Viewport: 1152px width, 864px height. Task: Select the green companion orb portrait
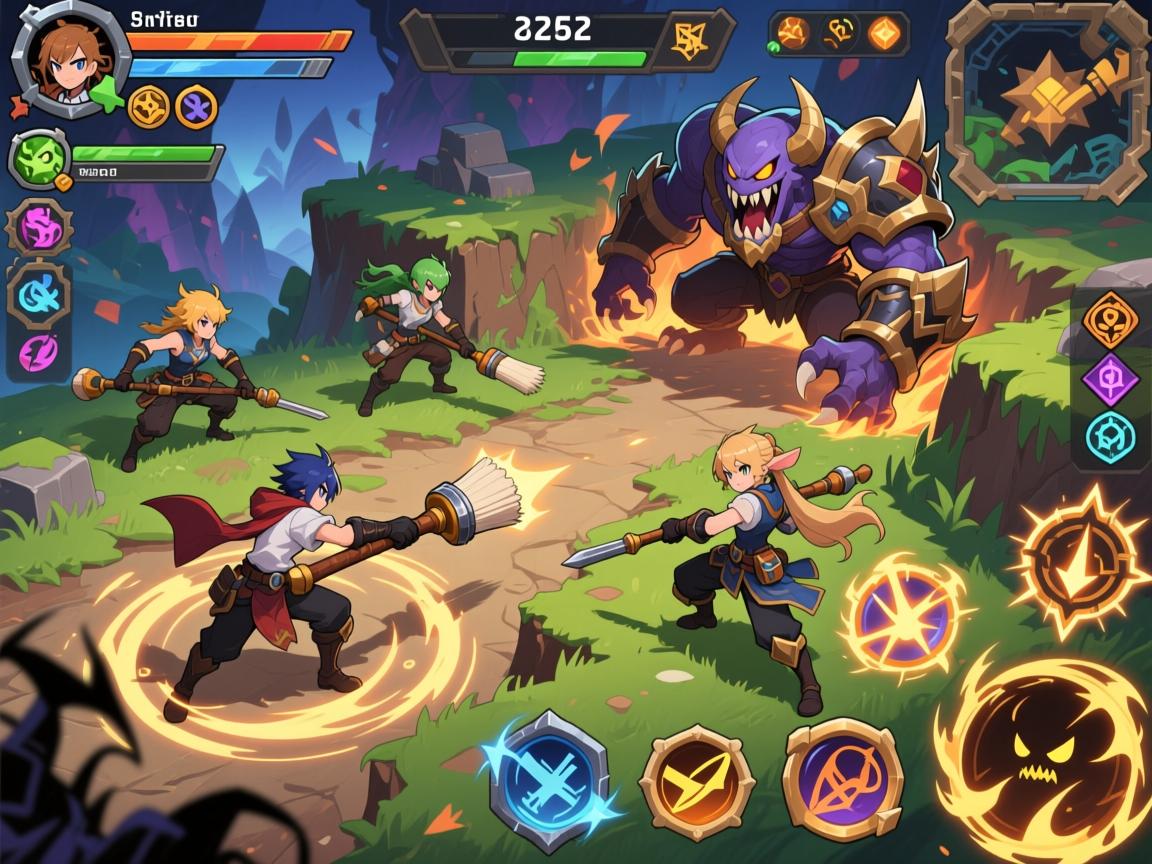[x=39, y=158]
